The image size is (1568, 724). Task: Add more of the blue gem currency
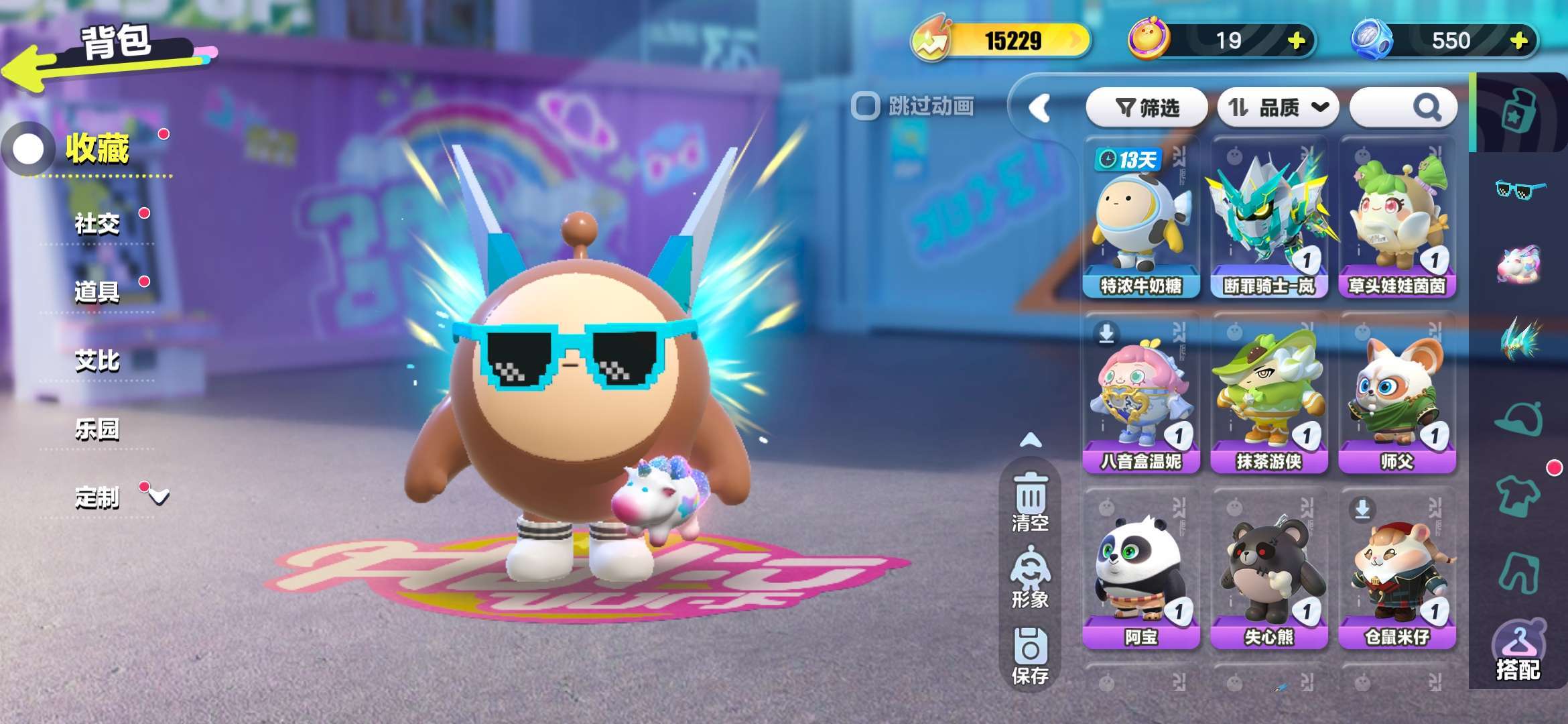[1518, 41]
